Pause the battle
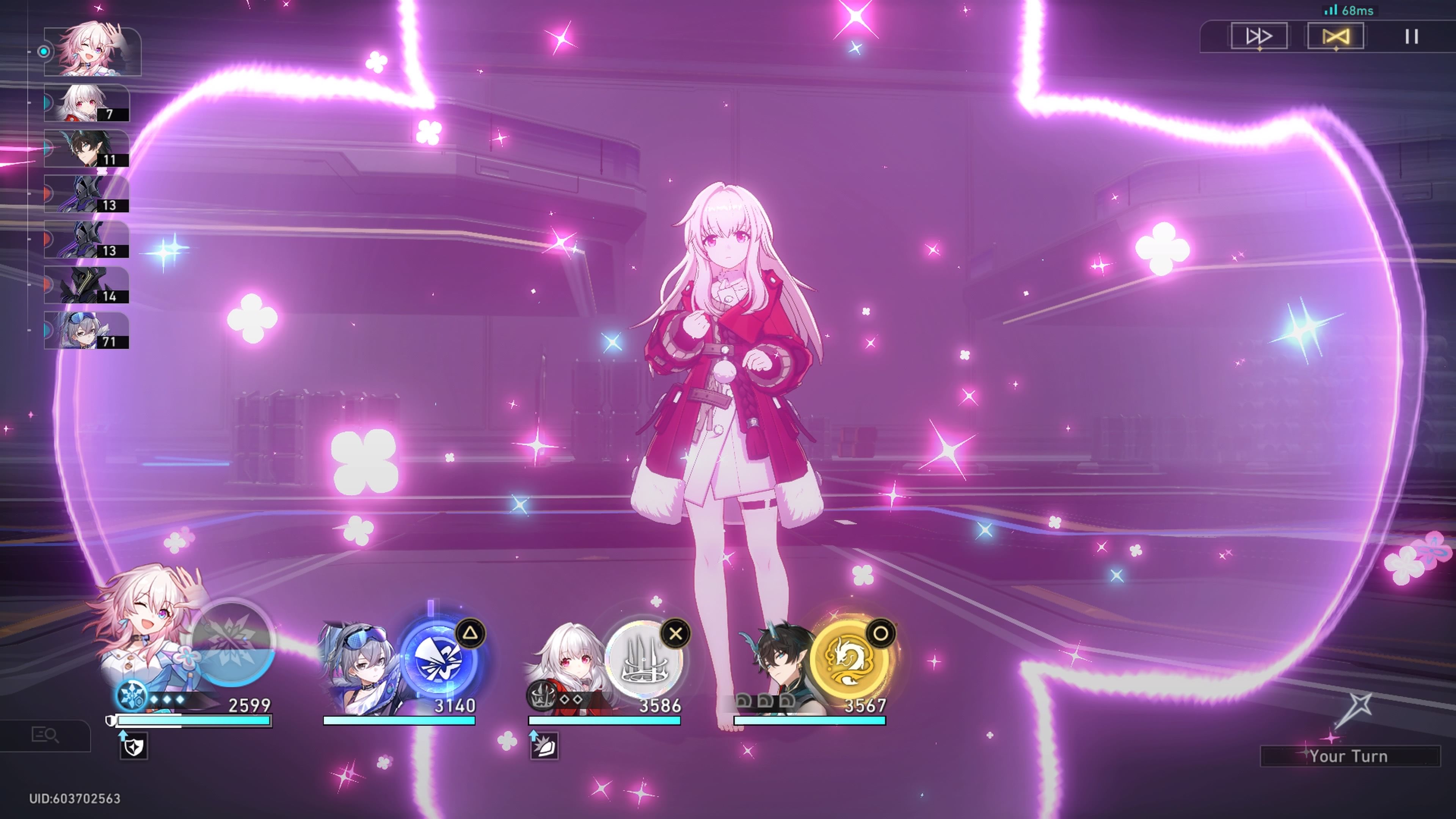Image resolution: width=1456 pixels, height=819 pixels. coord(1411,37)
